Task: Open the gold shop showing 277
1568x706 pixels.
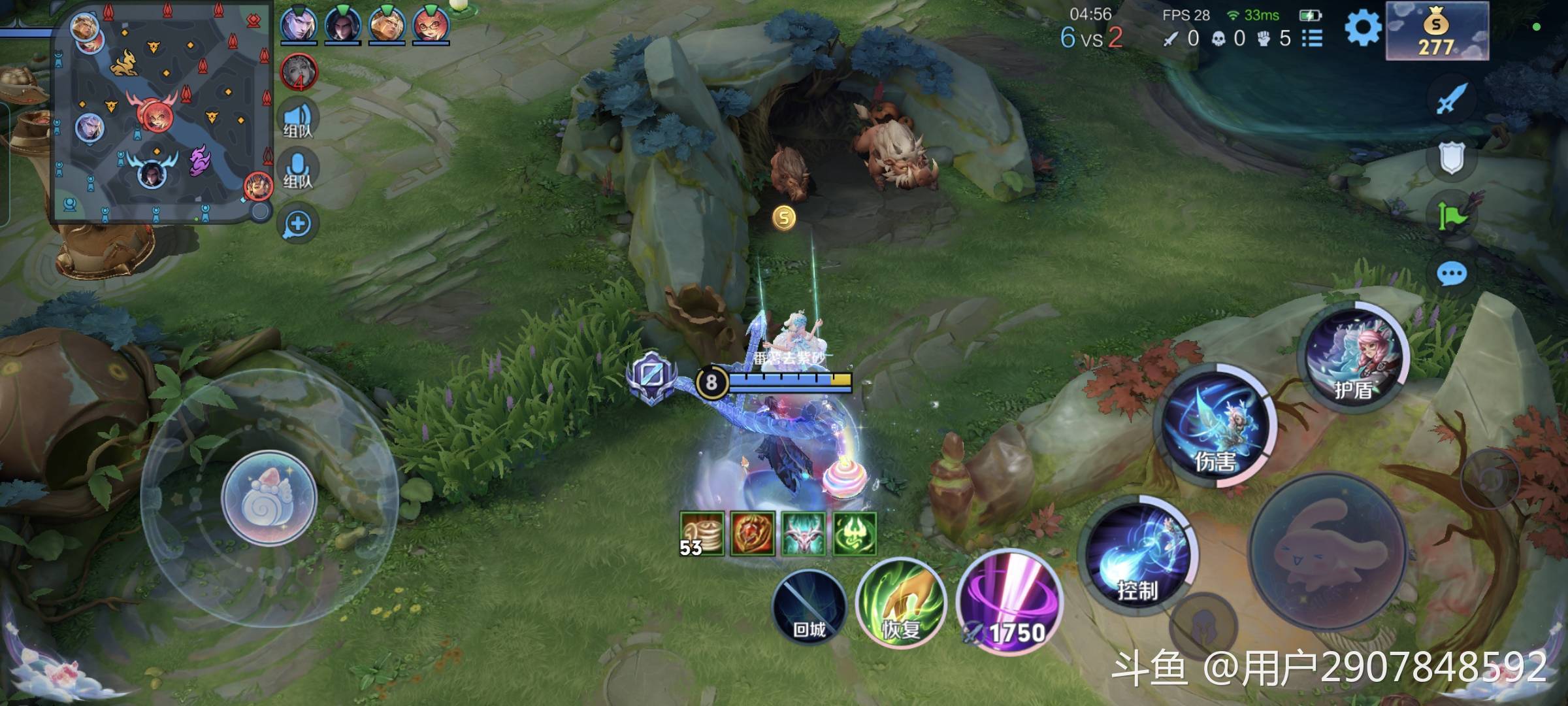Action: [x=1437, y=31]
